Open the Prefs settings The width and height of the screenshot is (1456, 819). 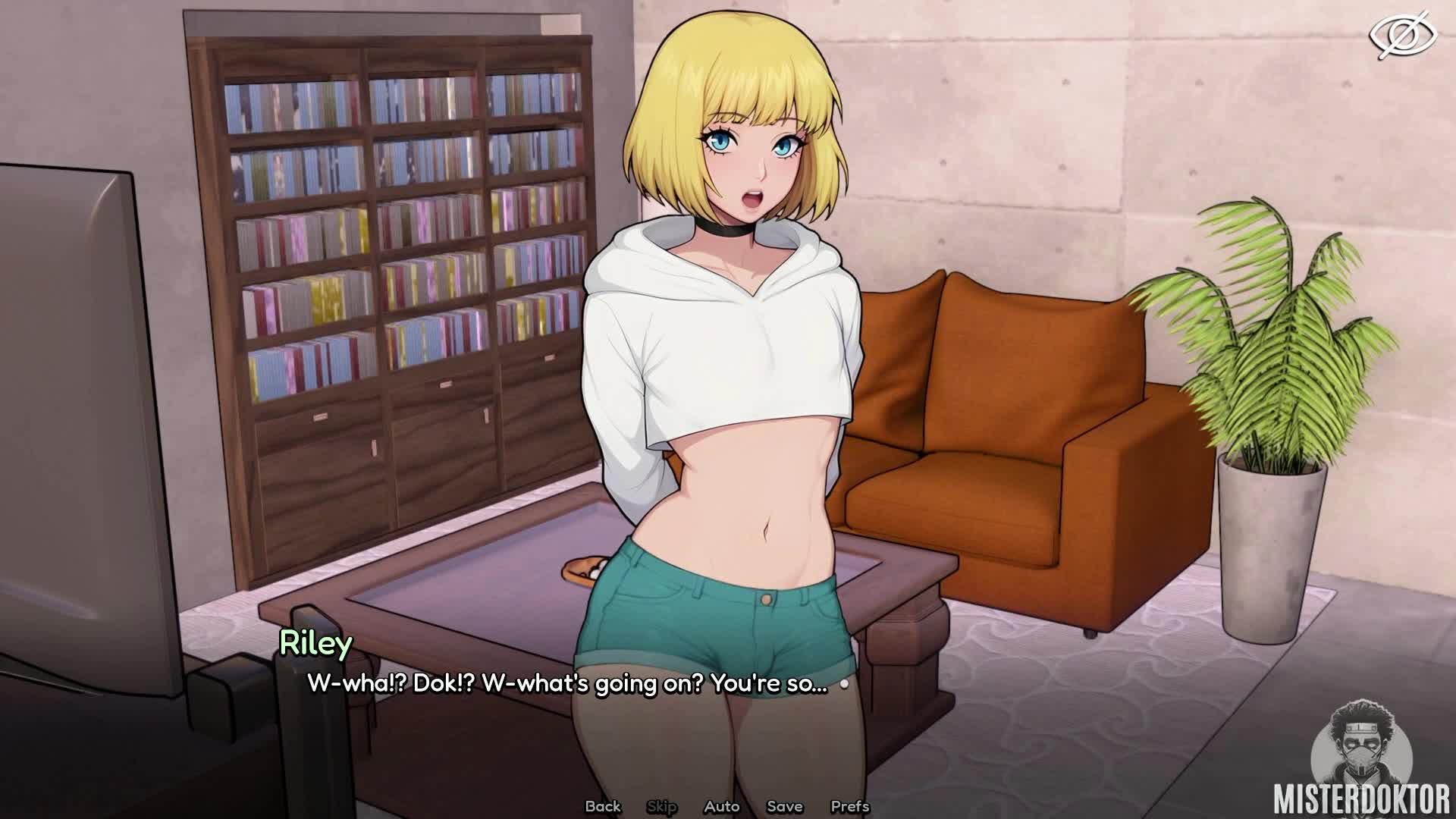[x=849, y=806]
